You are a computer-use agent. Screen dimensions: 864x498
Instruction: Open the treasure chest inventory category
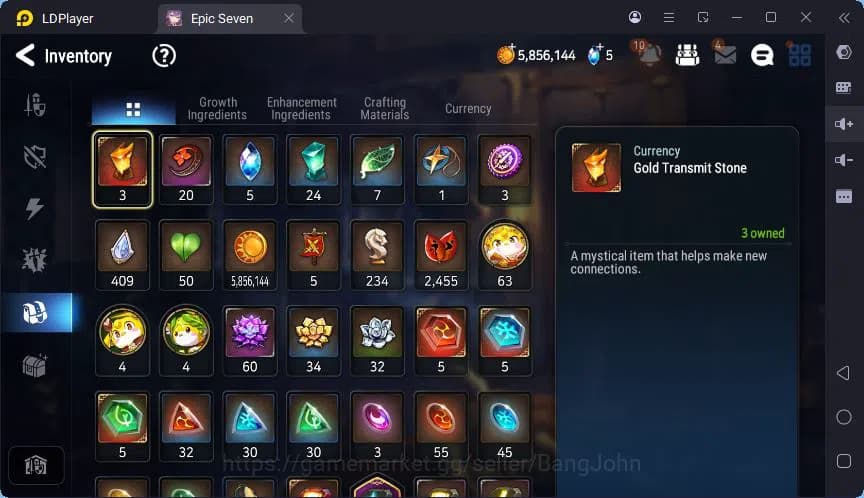coord(35,365)
